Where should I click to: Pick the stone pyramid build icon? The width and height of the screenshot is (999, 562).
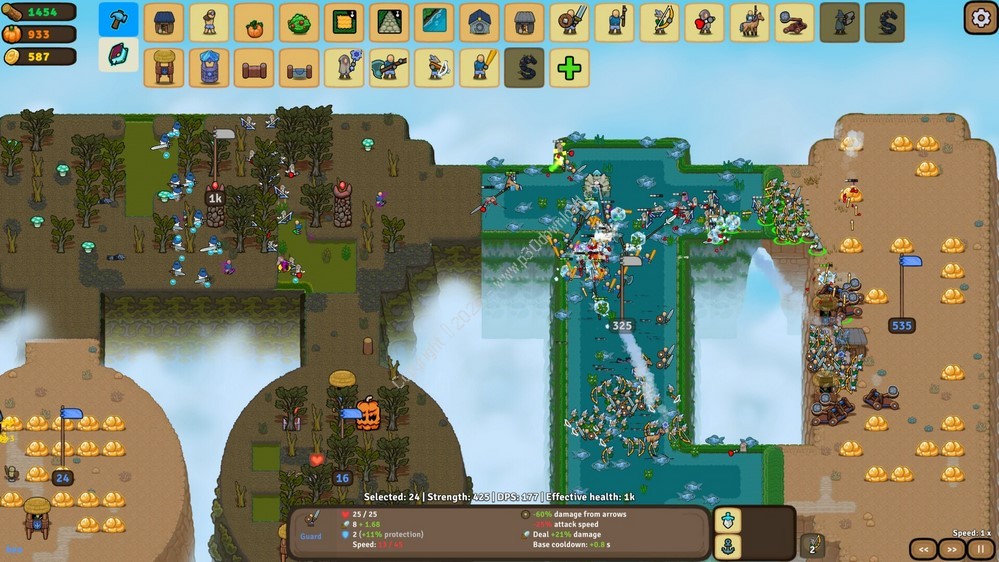[389, 22]
